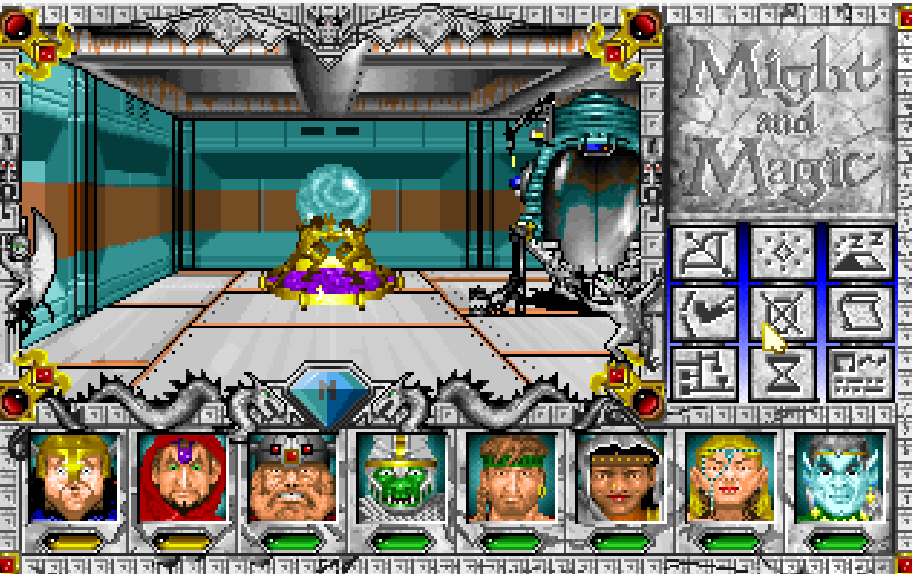Image resolution: width=912 pixels, height=574 pixels.
Task: Choose the Rest camp icon with Zs
Action: [x=859, y=253]
